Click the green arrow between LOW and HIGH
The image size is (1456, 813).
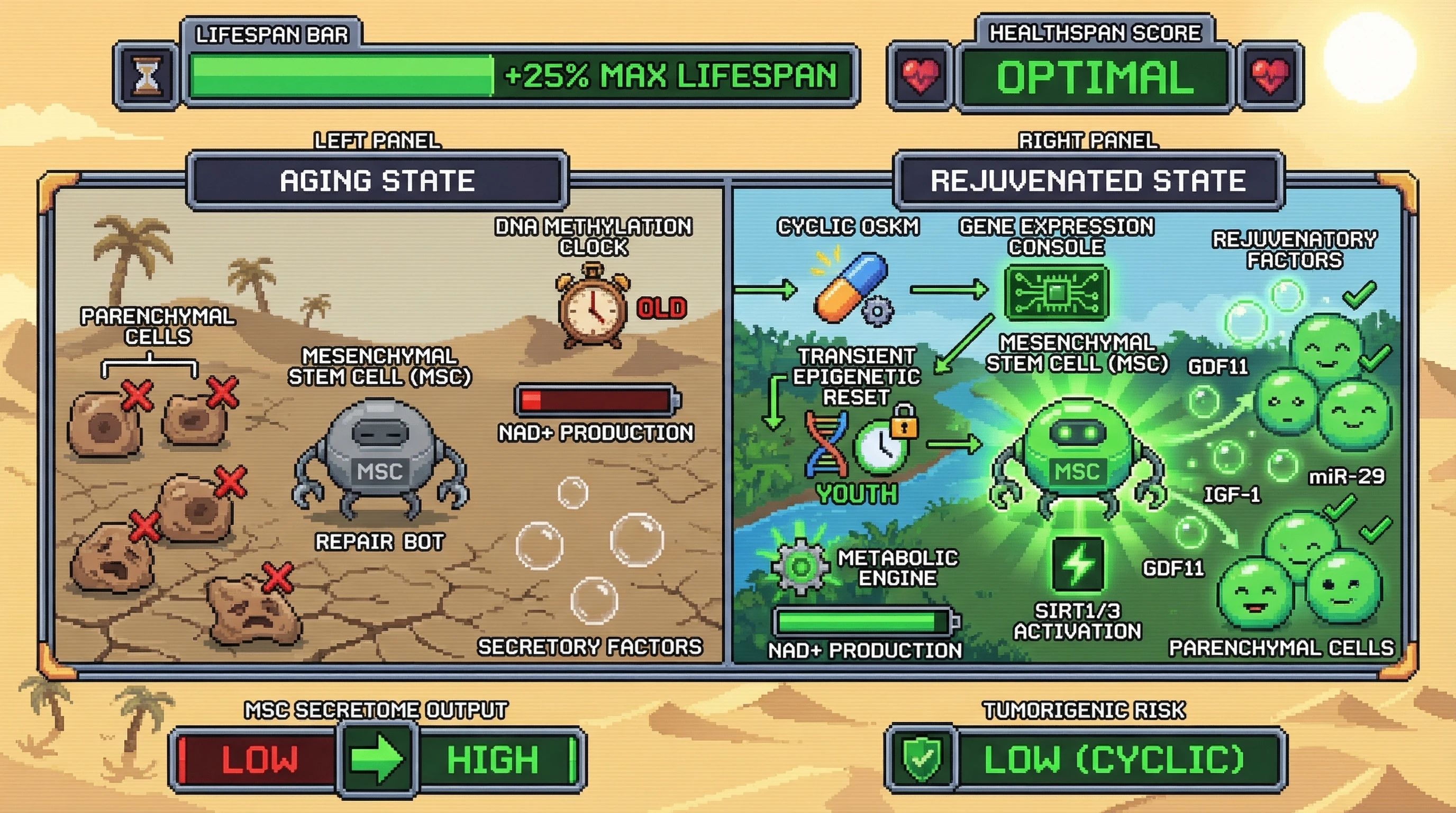(377, 758)
